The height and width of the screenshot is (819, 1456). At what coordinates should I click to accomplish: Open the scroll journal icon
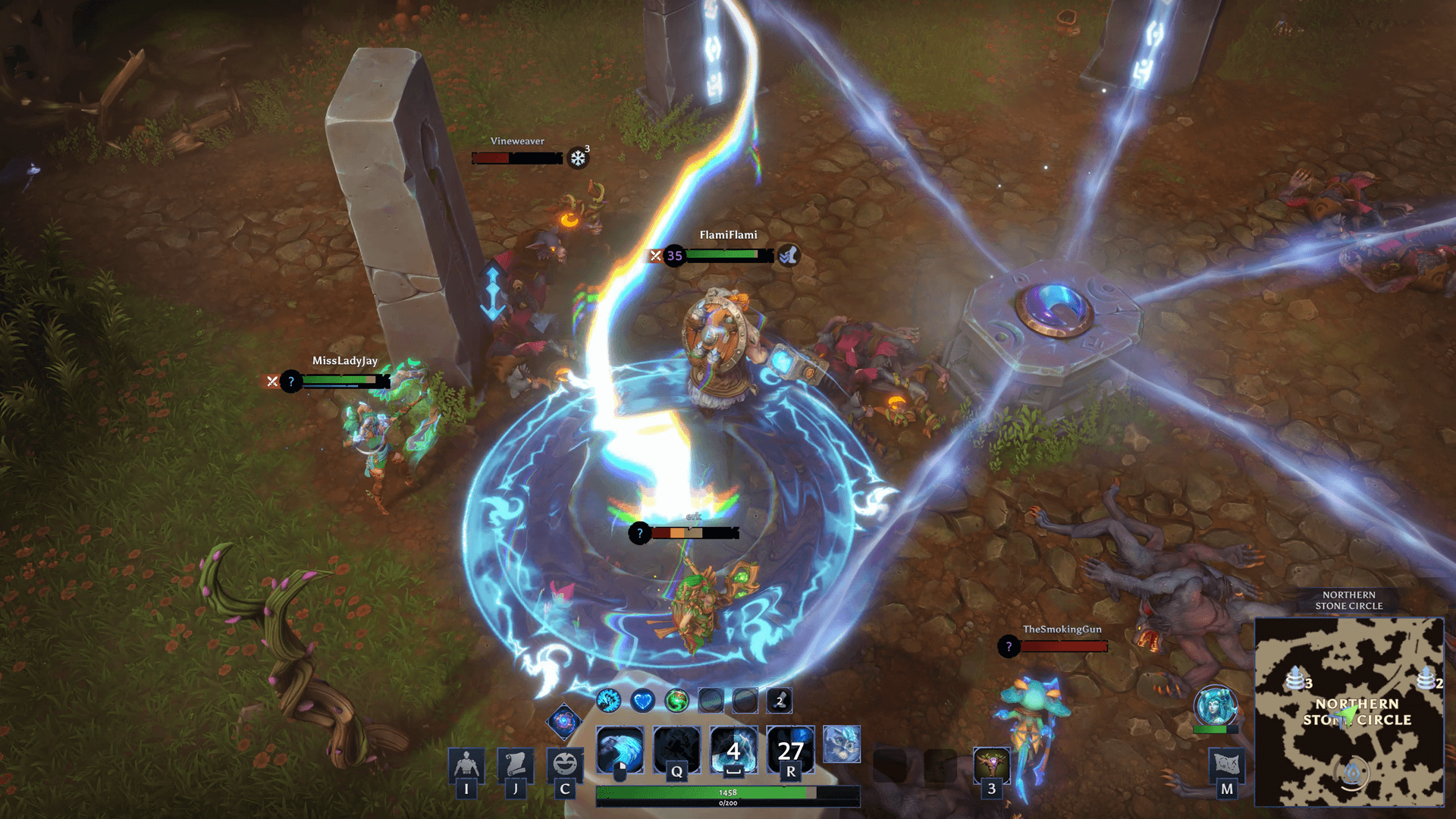[x=515, y=764]
